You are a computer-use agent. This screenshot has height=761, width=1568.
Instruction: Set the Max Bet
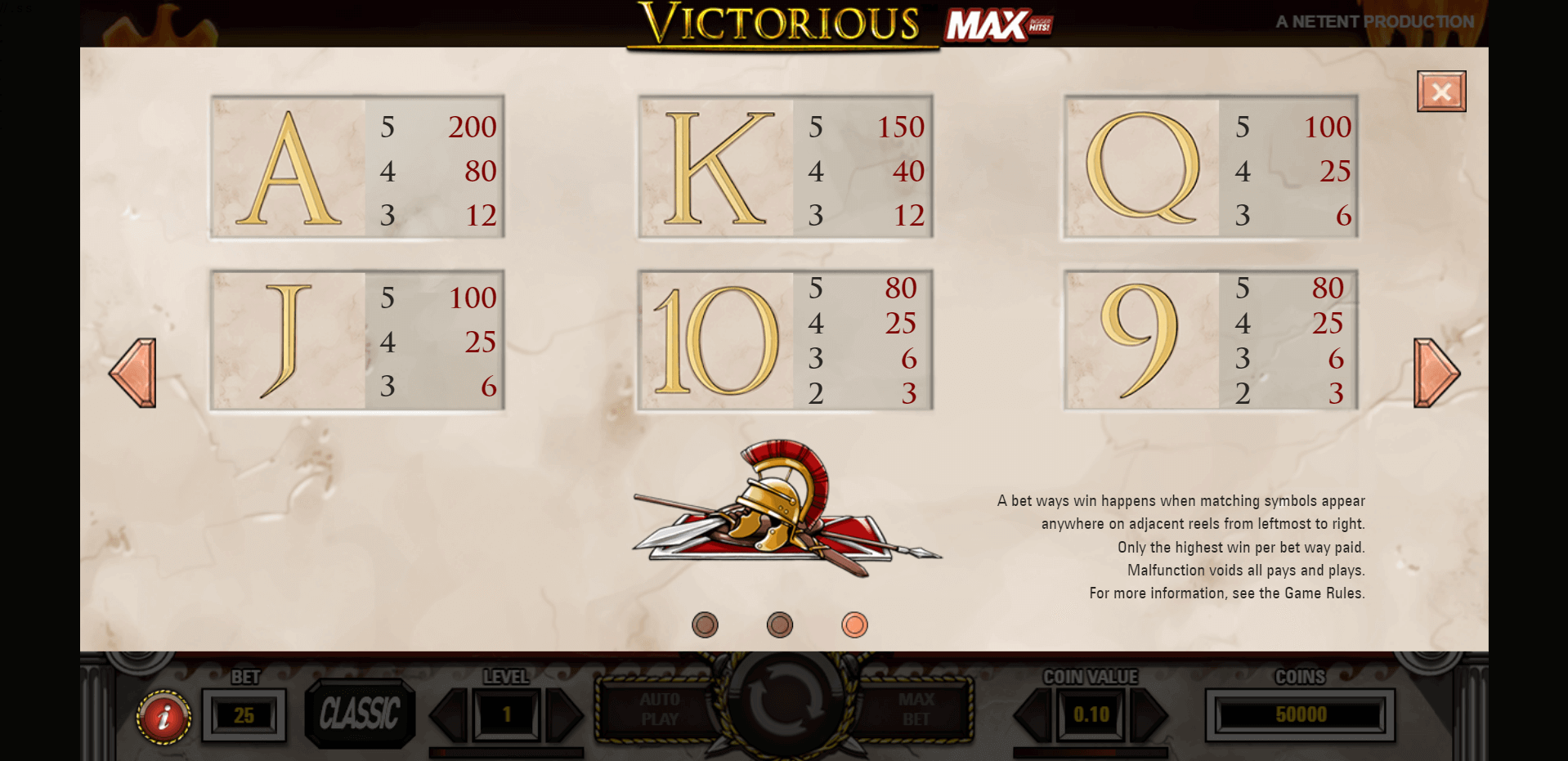(x=916, y=710)
